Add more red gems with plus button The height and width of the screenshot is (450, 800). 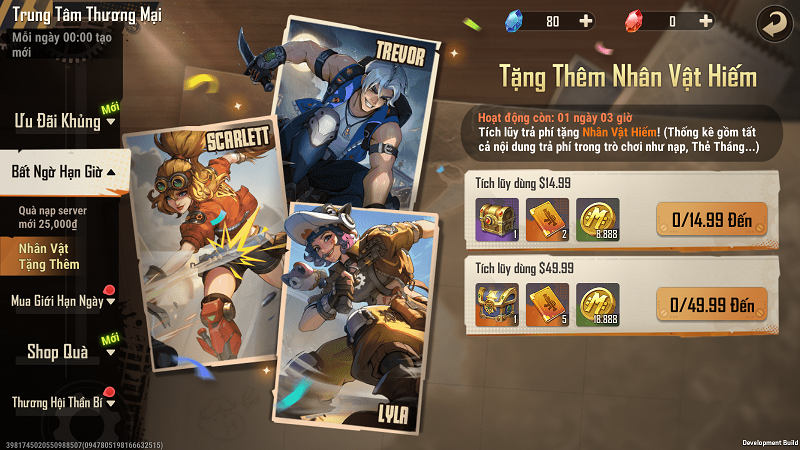tap(706, 21)
